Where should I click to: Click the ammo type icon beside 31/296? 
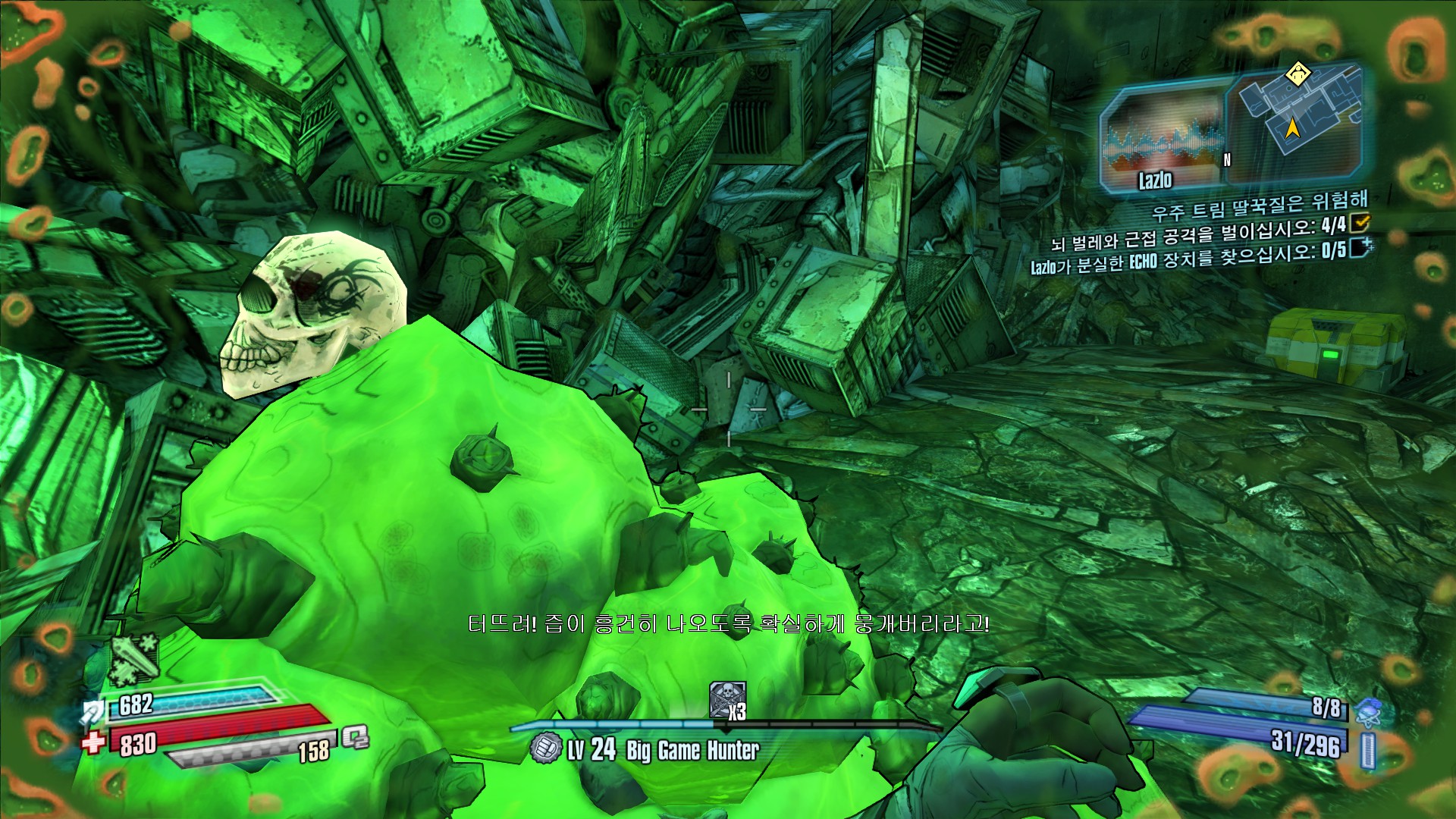coord(1367,751)
